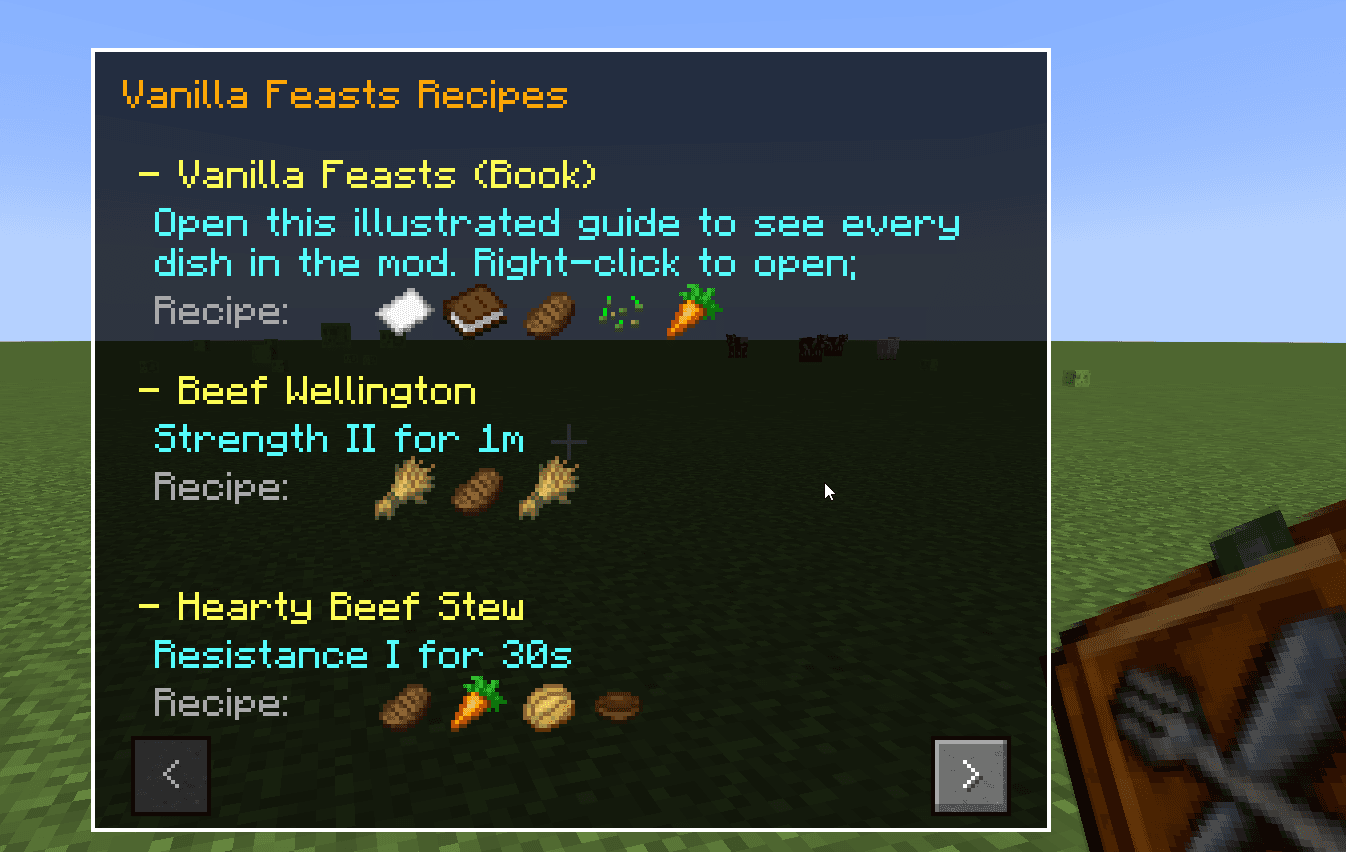1346x852 pixels.
Task: Pick the cooked steak in the book recipe row
Action: tap(549, 312)
